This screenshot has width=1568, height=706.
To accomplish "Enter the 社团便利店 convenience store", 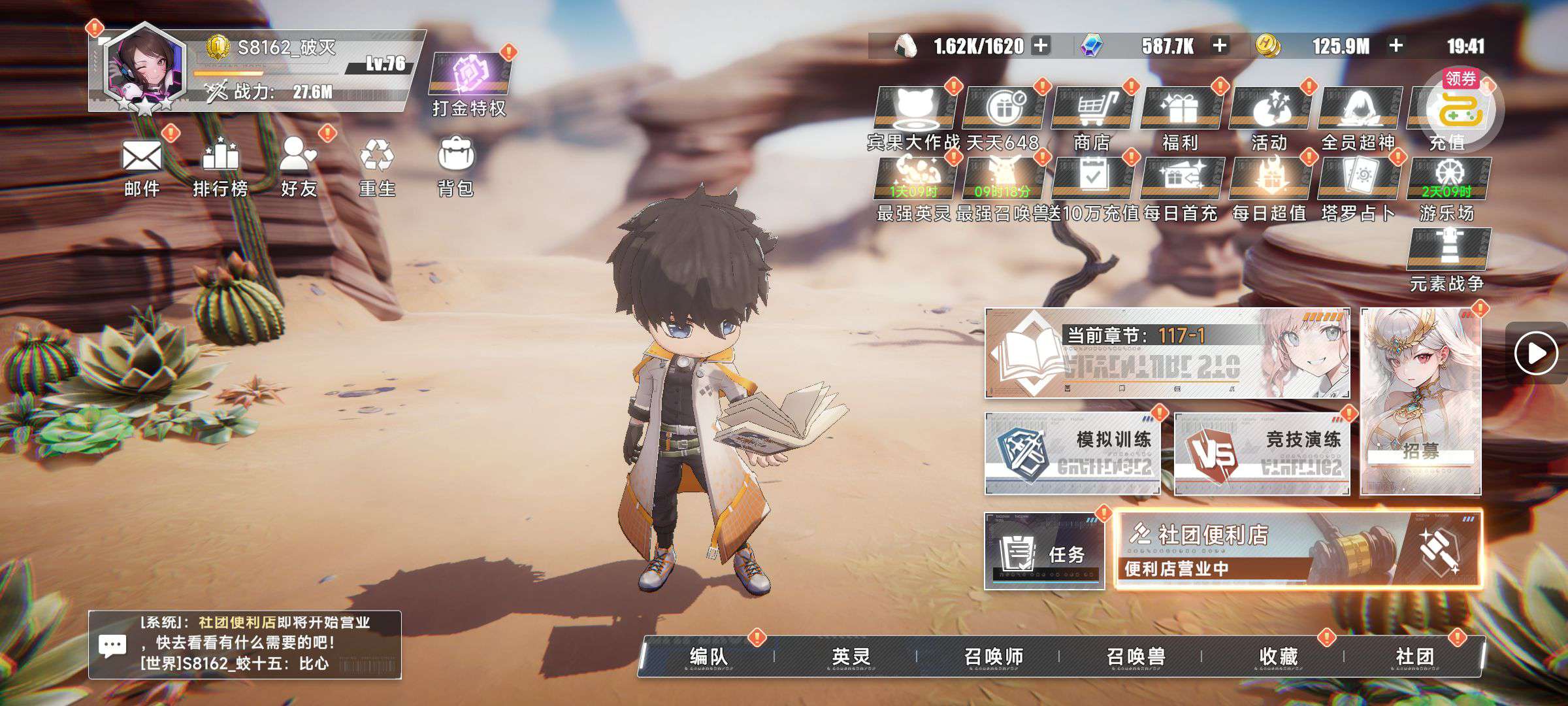I will (x=1298, y=550).
